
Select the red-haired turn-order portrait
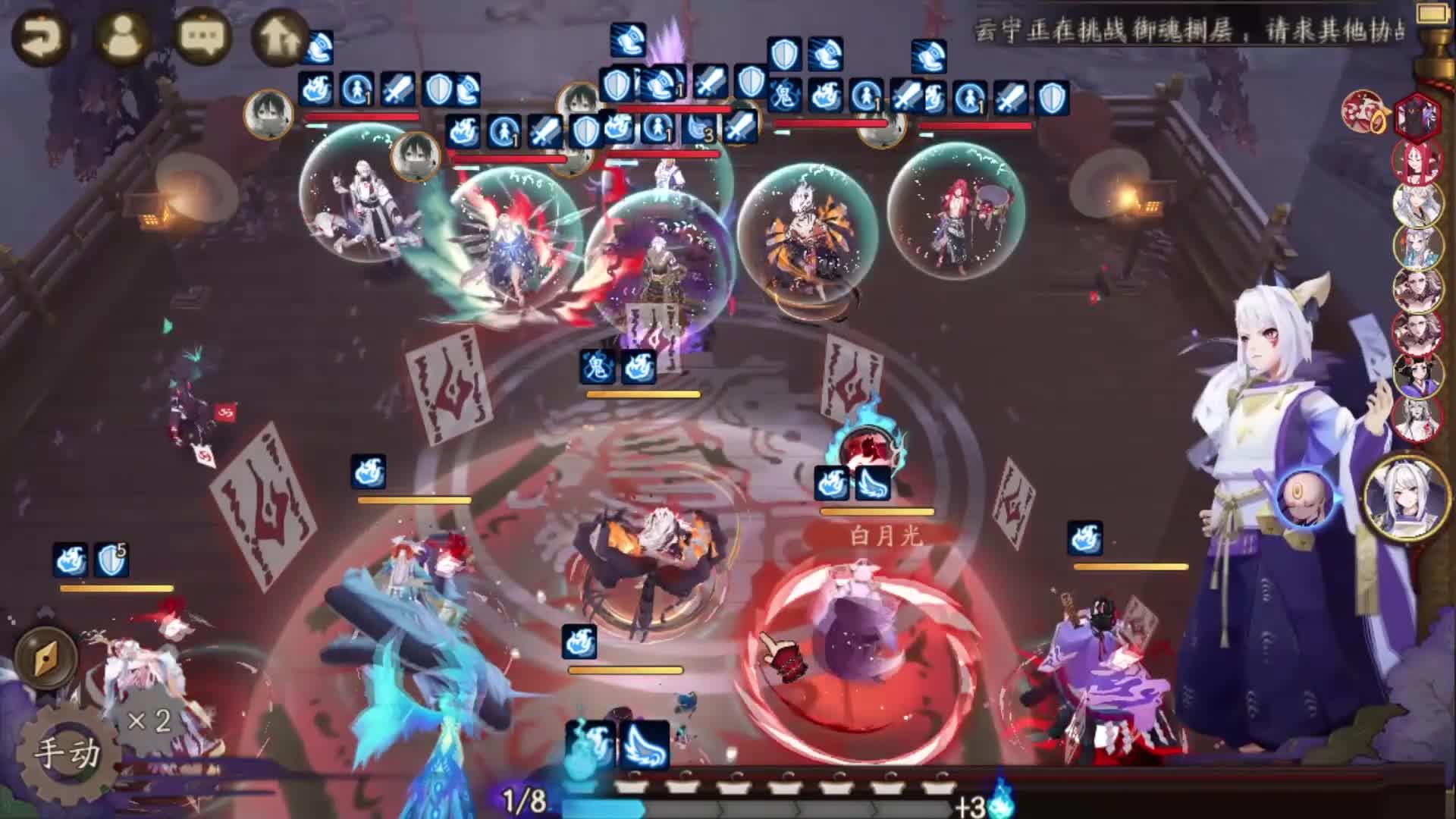[x=1416, y=162]
